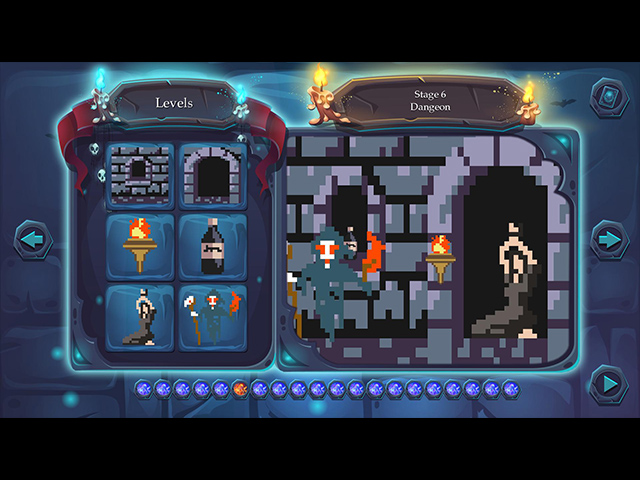The width and height of the screenshot is (640, 480).
Task: Choose the stone archway level
Action: (x=211, y=175)
